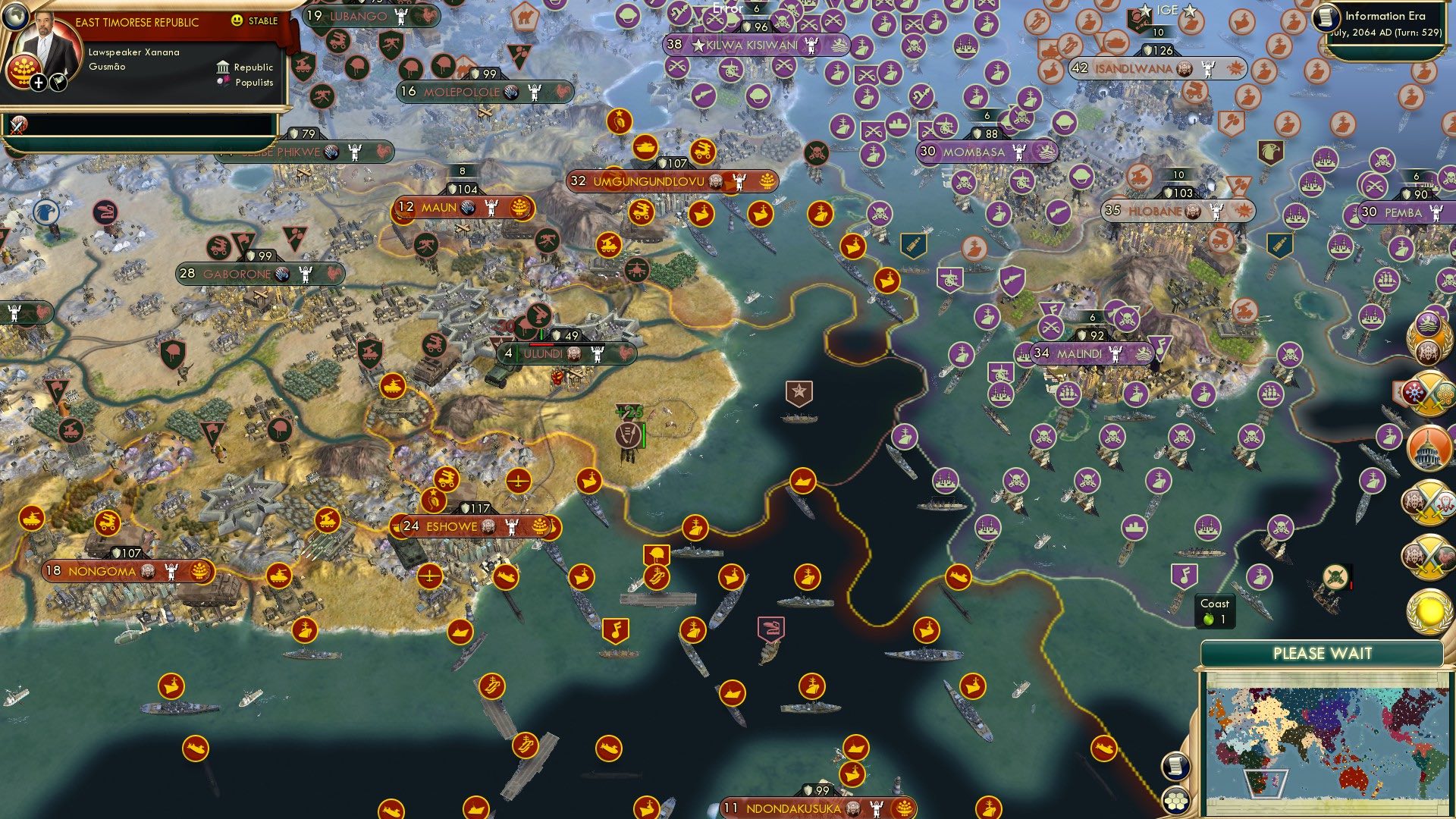Expand the Eshowe city banner
The image size is (1456, 819).
tap(453, 526)
